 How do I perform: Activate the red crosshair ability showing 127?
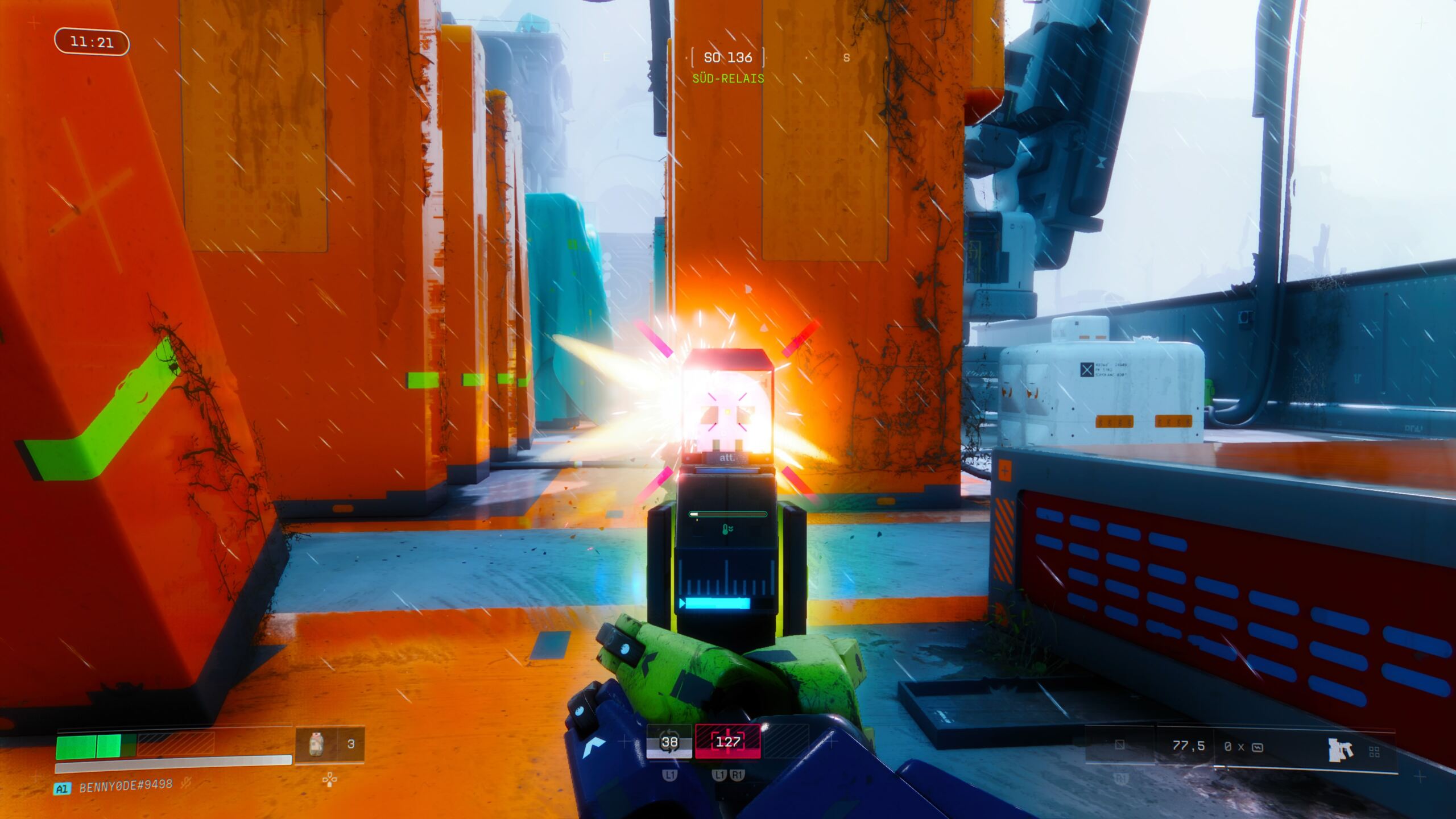coord(727,742)
